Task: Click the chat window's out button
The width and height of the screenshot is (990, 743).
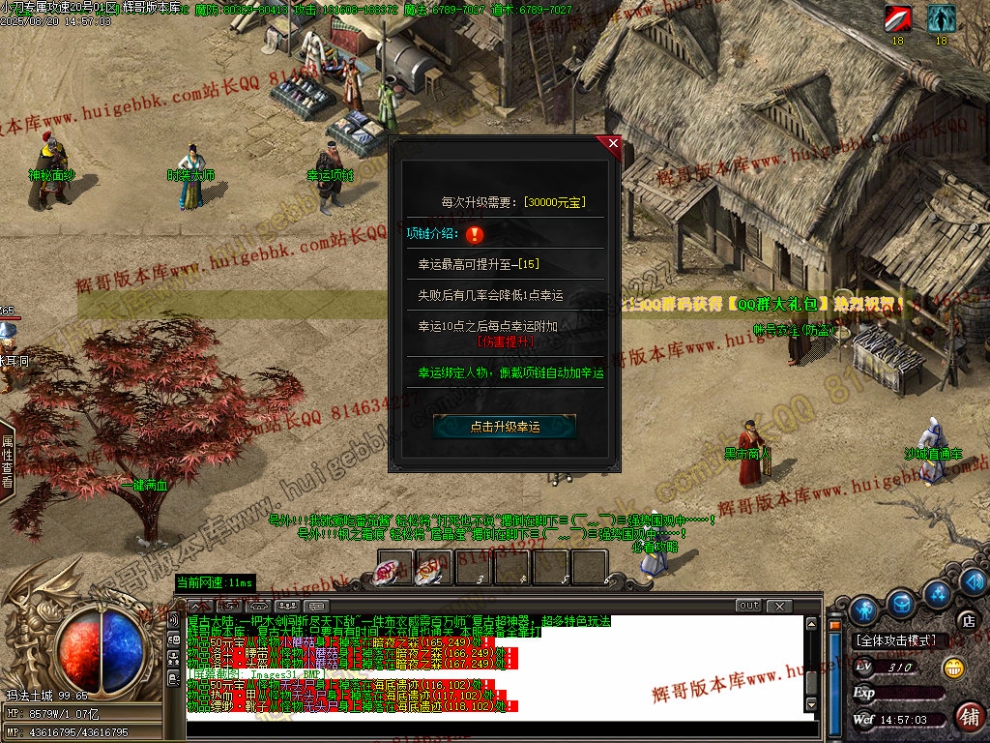Action: [x=748, y=606]
